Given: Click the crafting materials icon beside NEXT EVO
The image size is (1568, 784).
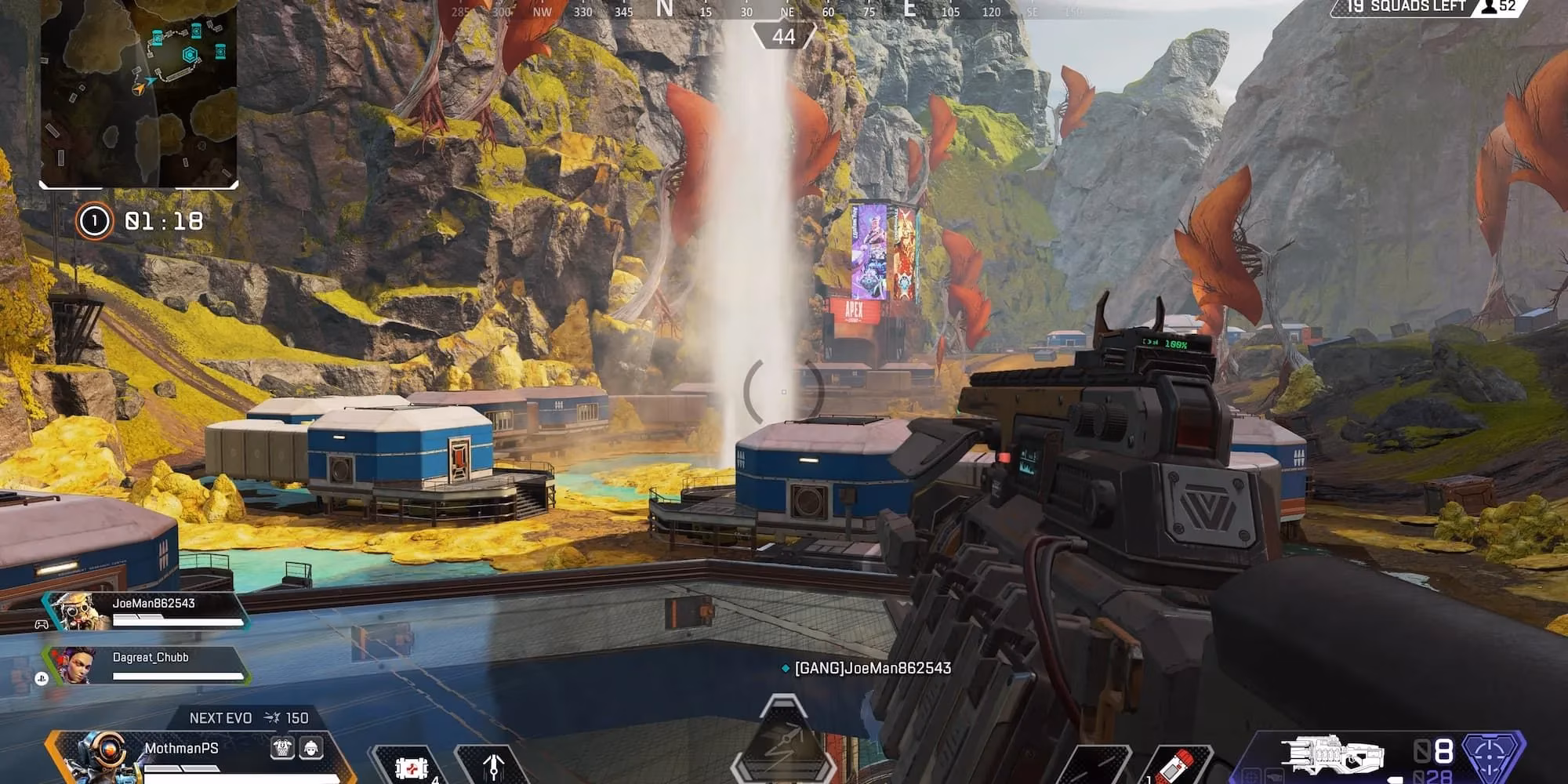Looking at the screenshot, I should 272,717.
